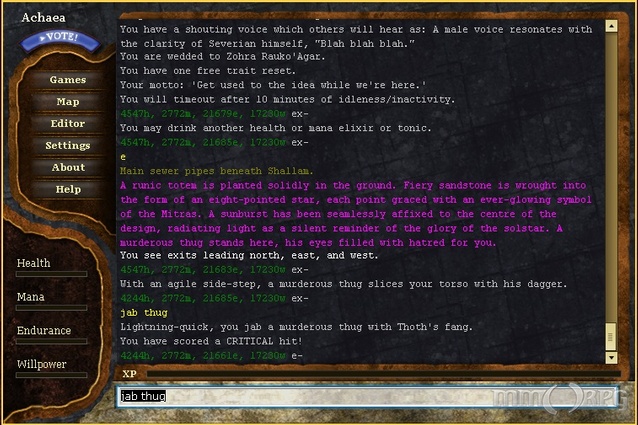Click the scrollbar's down arrow

tap(611, 357)
